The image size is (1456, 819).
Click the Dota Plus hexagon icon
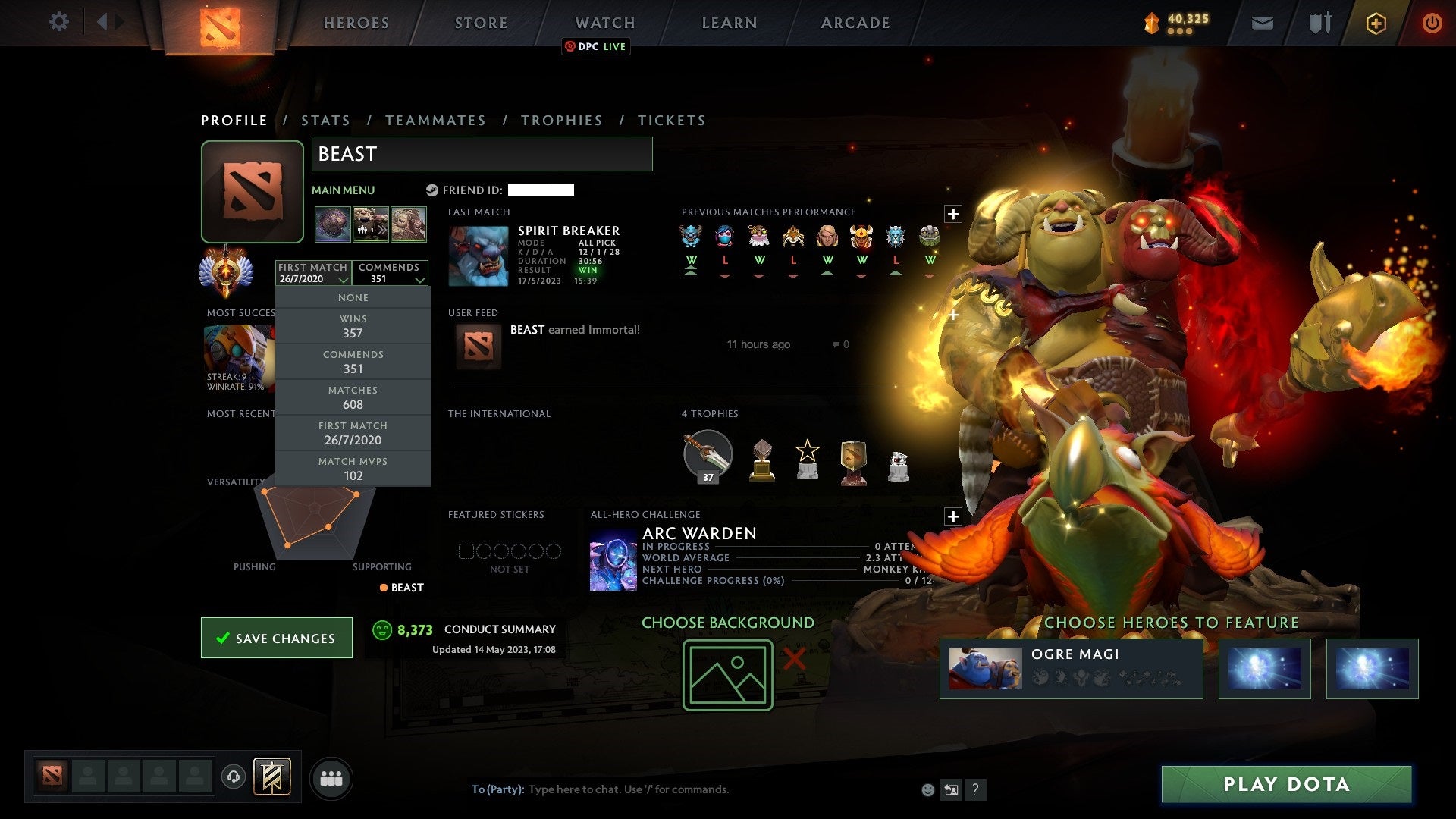[x=1376, y=24]
